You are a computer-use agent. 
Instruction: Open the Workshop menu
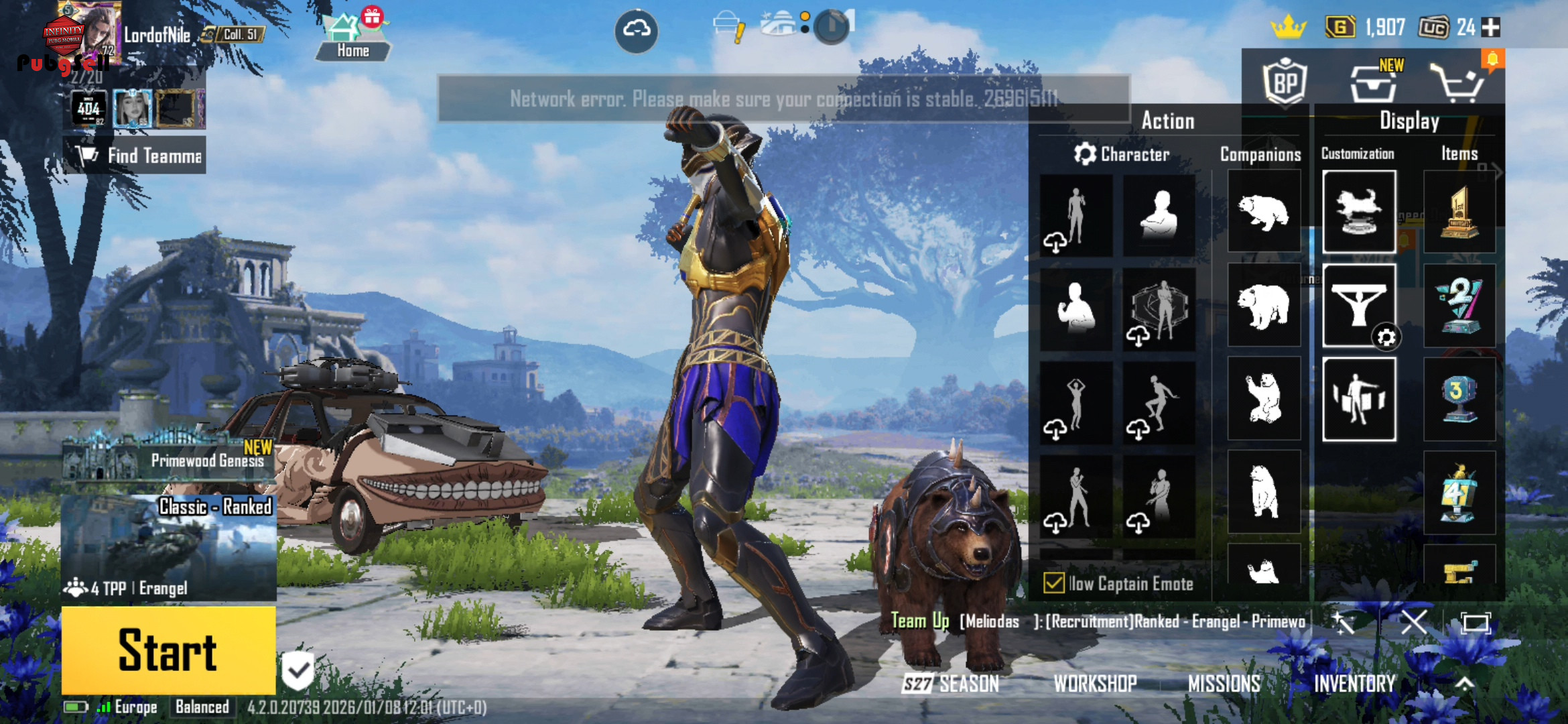click(1095, 683)
